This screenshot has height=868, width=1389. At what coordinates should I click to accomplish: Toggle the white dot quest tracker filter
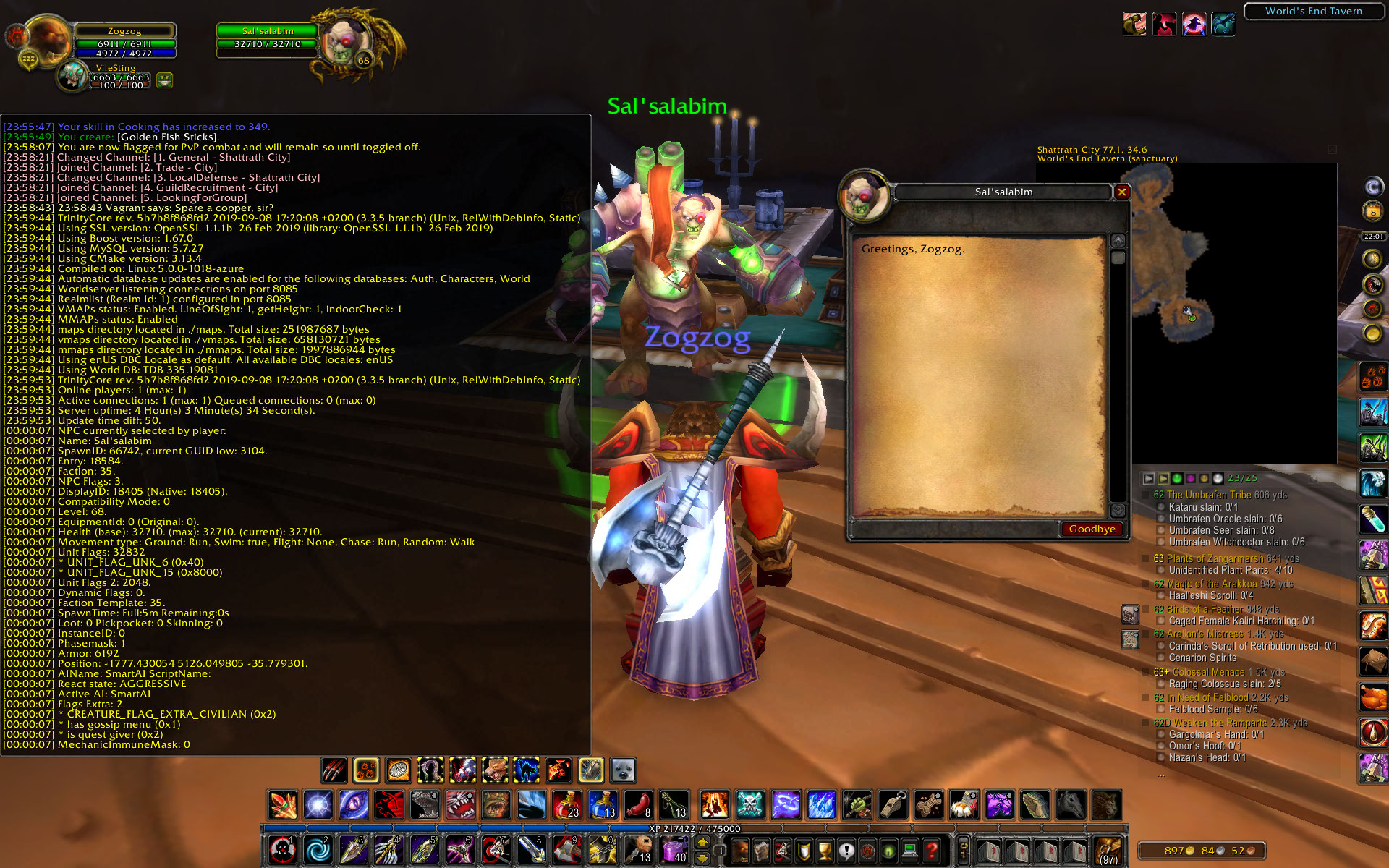[x=1218, y=478]
